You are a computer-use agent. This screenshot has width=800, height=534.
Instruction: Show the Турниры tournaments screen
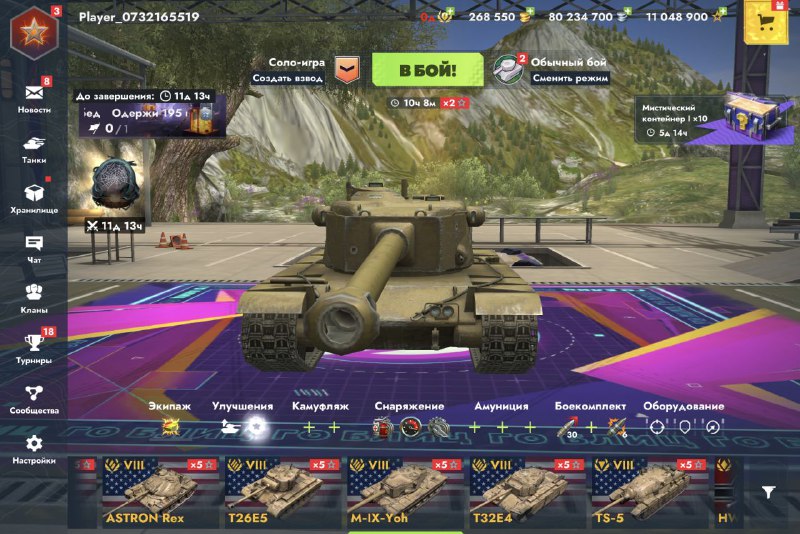[x=34, y=347]
